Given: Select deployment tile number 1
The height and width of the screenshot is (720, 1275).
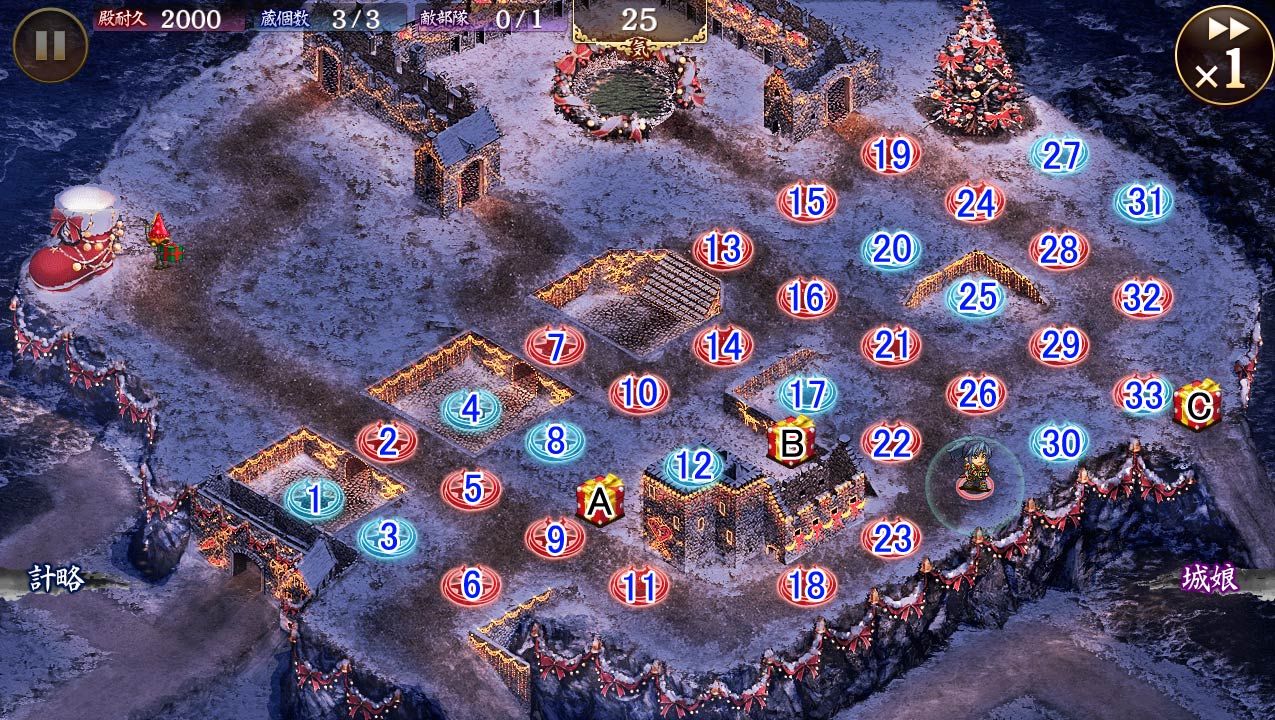Looking at the screenshot, I should (315, 499).
